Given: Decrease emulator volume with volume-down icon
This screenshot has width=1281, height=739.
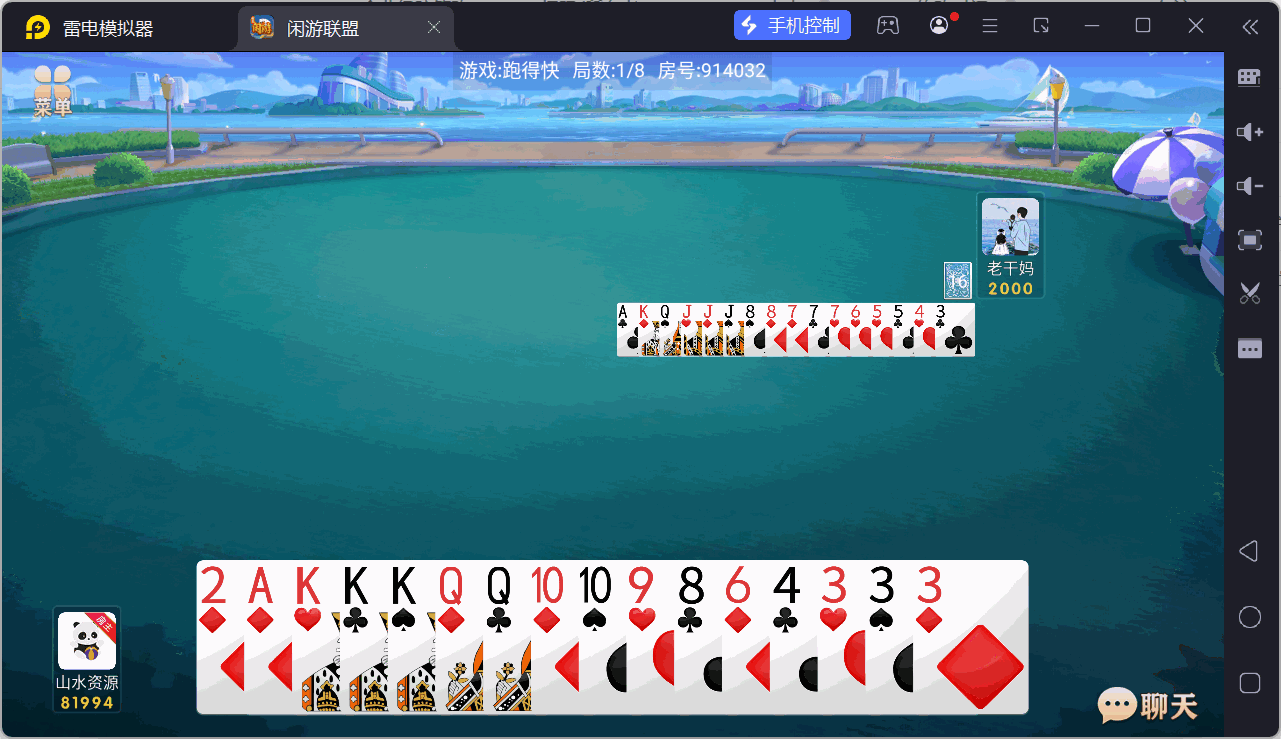Looking at the screenshot, I should (x=1249, y=186).
